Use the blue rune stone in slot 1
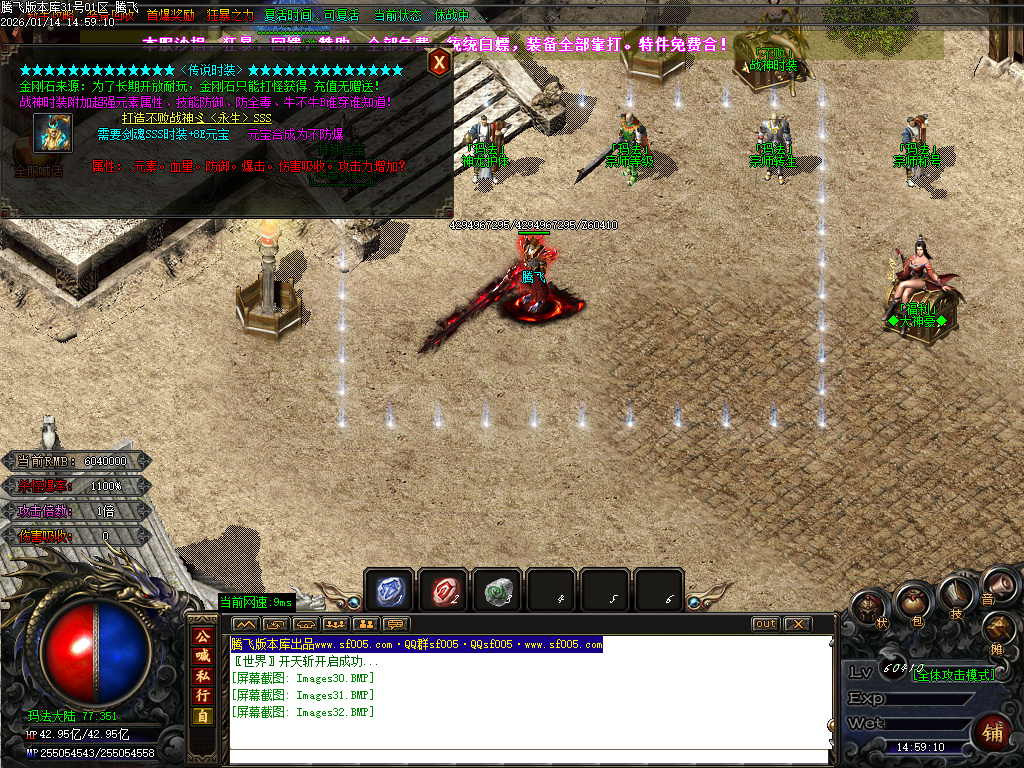This screenshot has width=1024, height=768. tap(388, 591)
